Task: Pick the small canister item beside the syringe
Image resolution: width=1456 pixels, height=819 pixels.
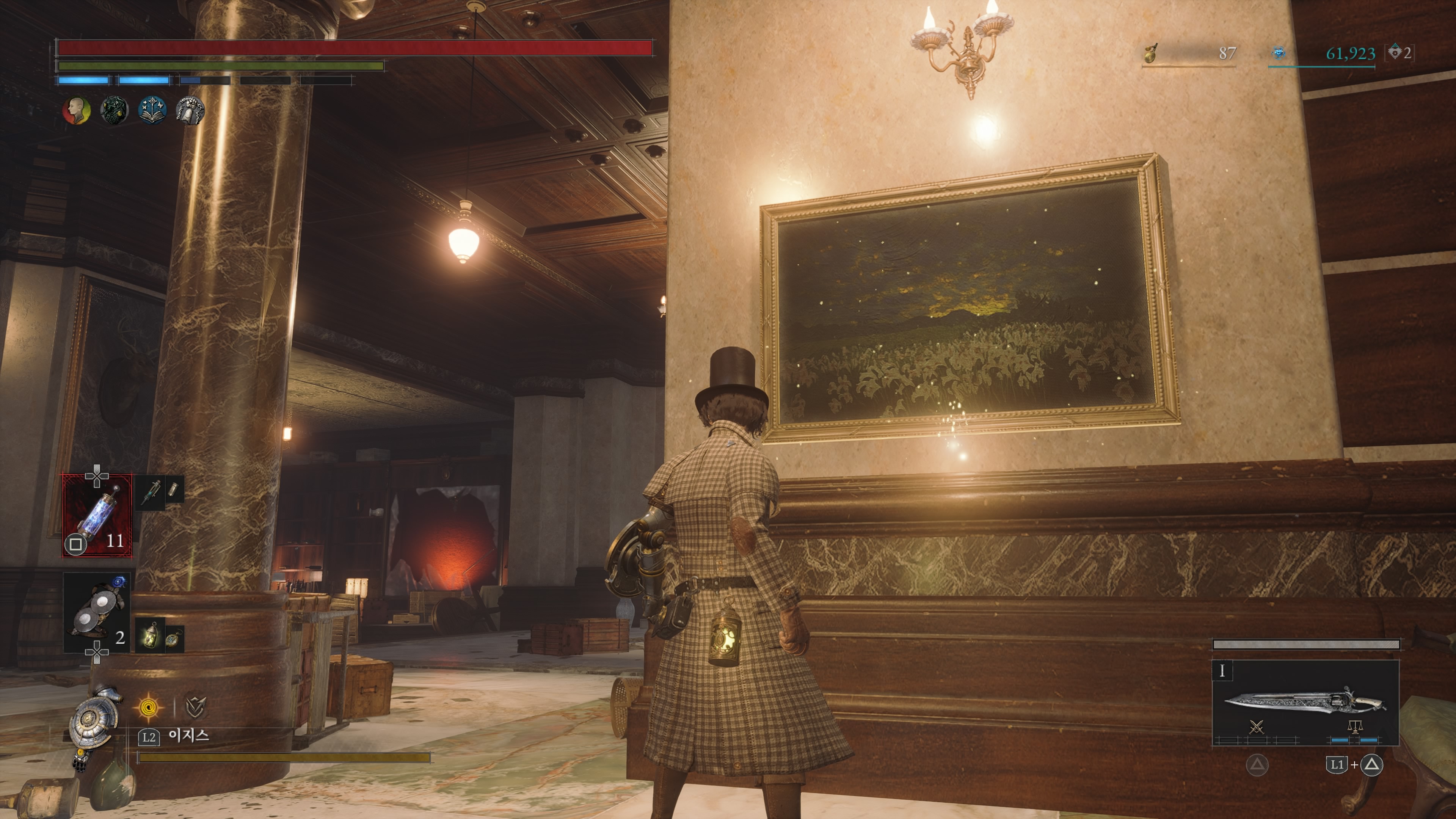Action: [x=174, y=490]
